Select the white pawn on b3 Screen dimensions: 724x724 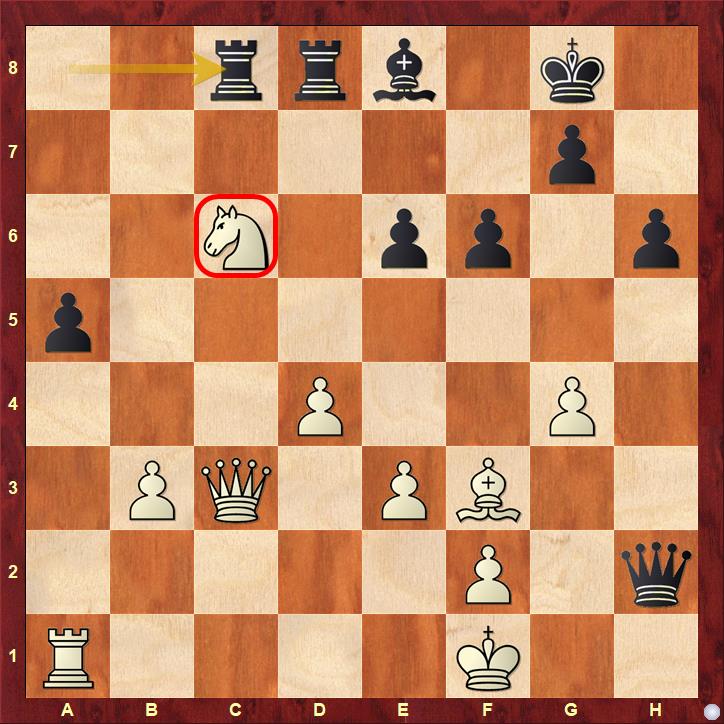pos(152,488)
